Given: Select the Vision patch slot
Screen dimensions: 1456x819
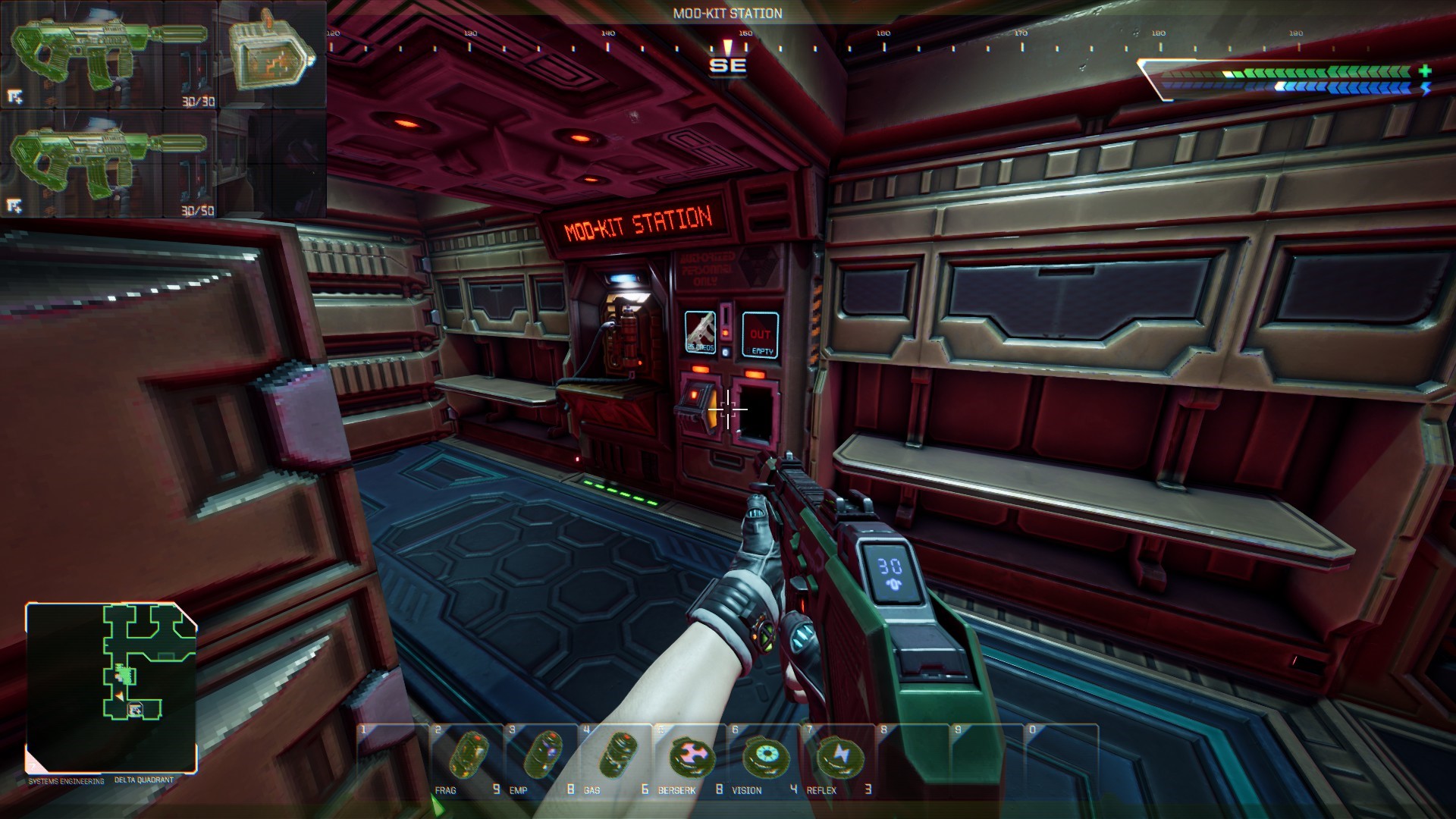Looking at the screenshot, I should (x=764, y=758).
